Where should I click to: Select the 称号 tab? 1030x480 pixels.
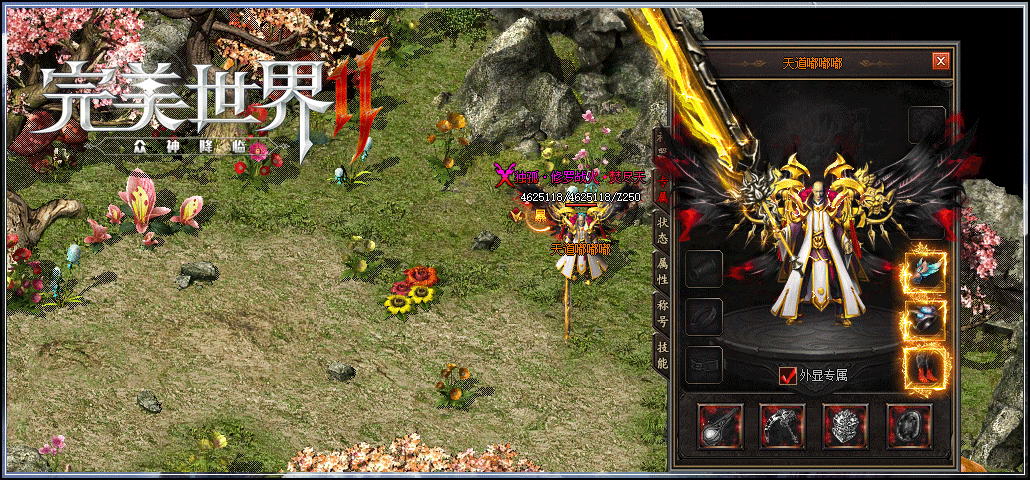(x=661, y=311)
